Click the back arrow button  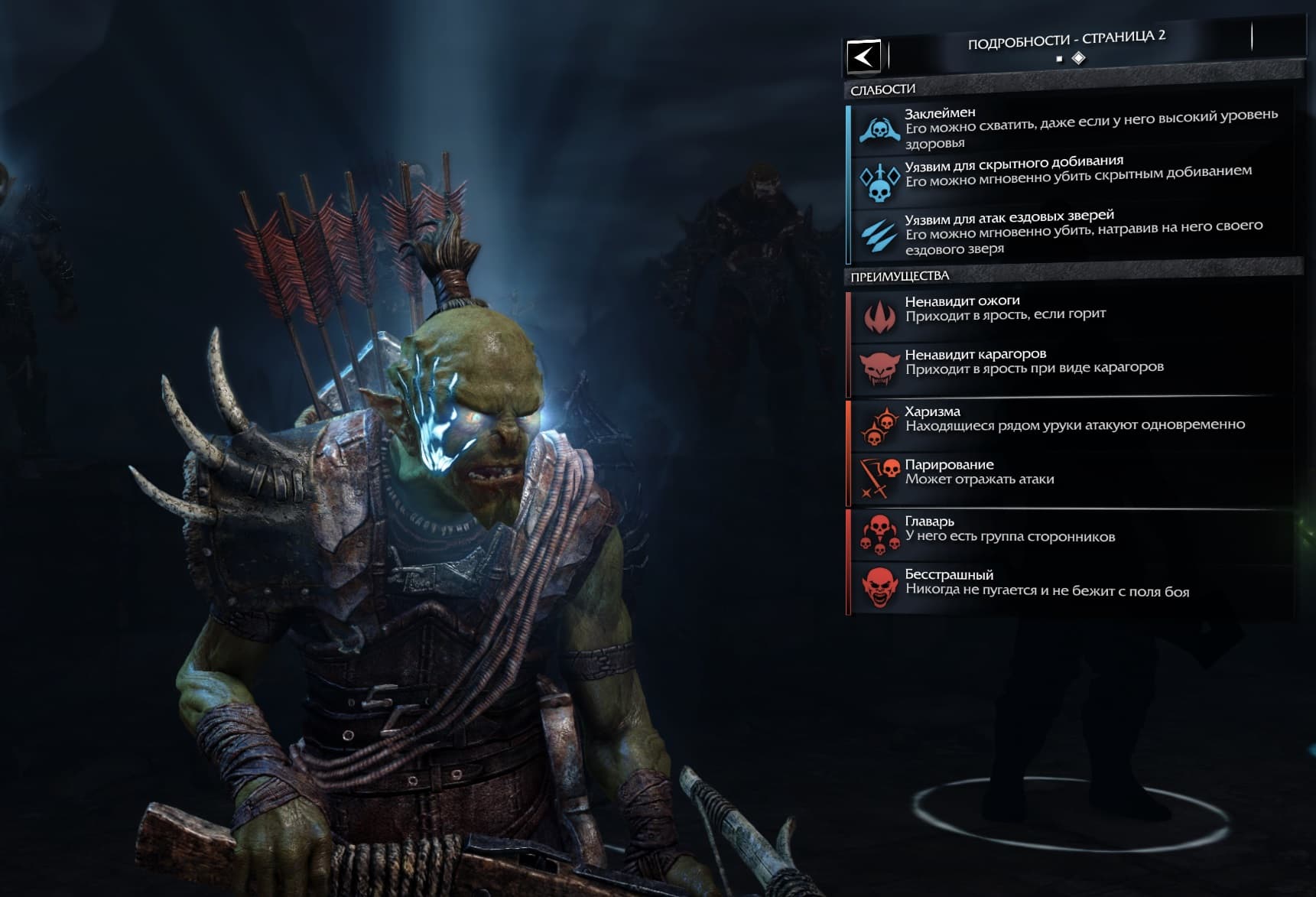coord(864,57)
